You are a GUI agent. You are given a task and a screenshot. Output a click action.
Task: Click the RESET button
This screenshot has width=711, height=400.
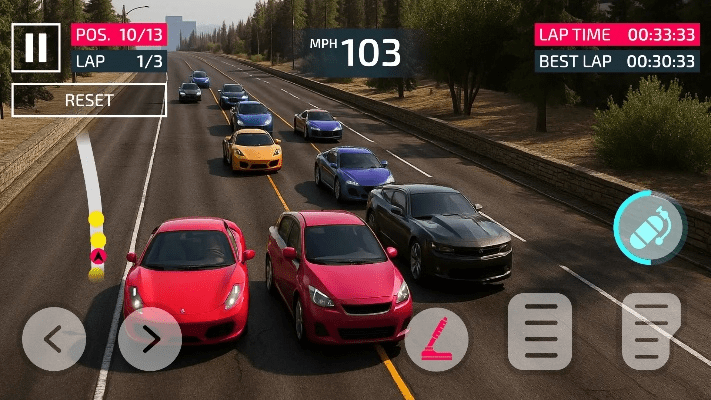tap(89, 100)
